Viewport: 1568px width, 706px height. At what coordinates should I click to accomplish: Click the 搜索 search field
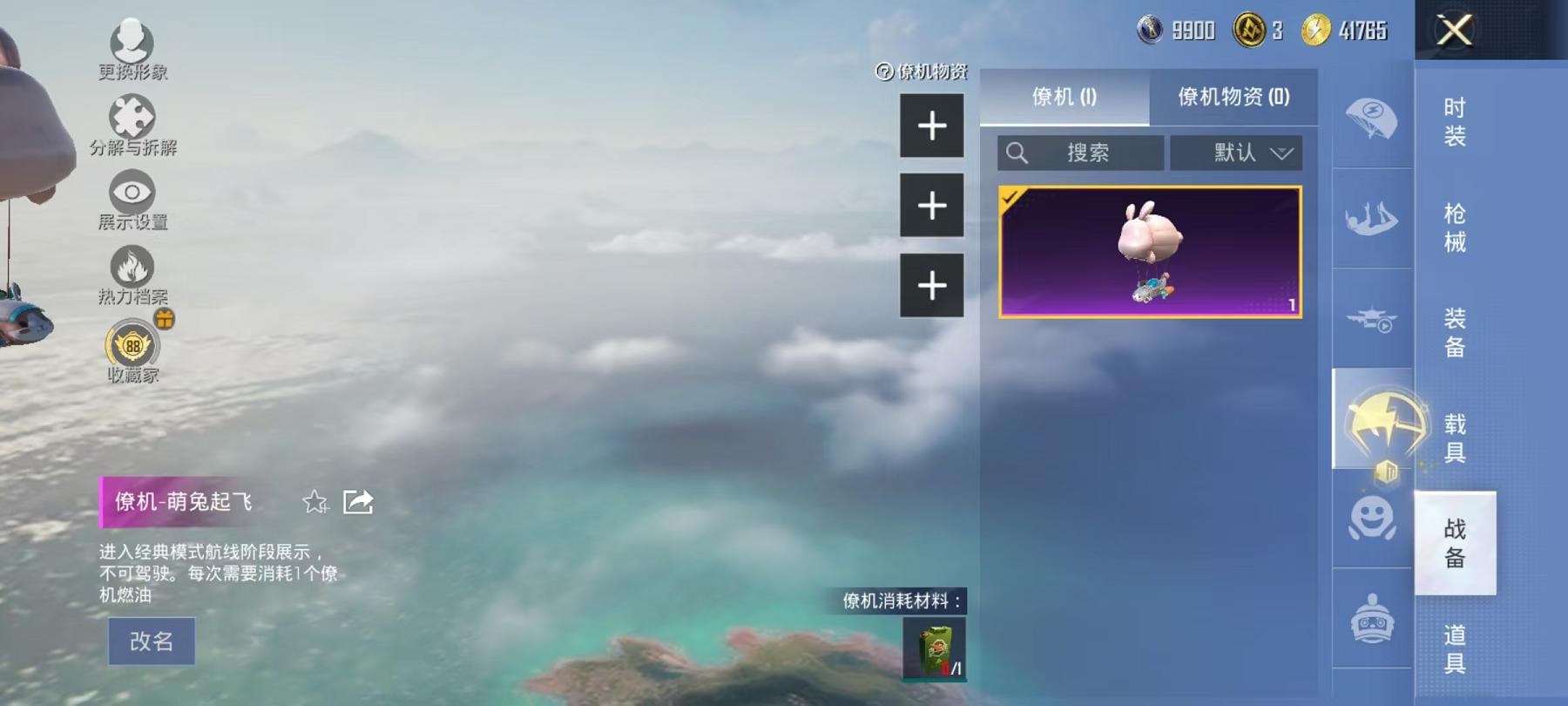click(x=1080, y=153)
